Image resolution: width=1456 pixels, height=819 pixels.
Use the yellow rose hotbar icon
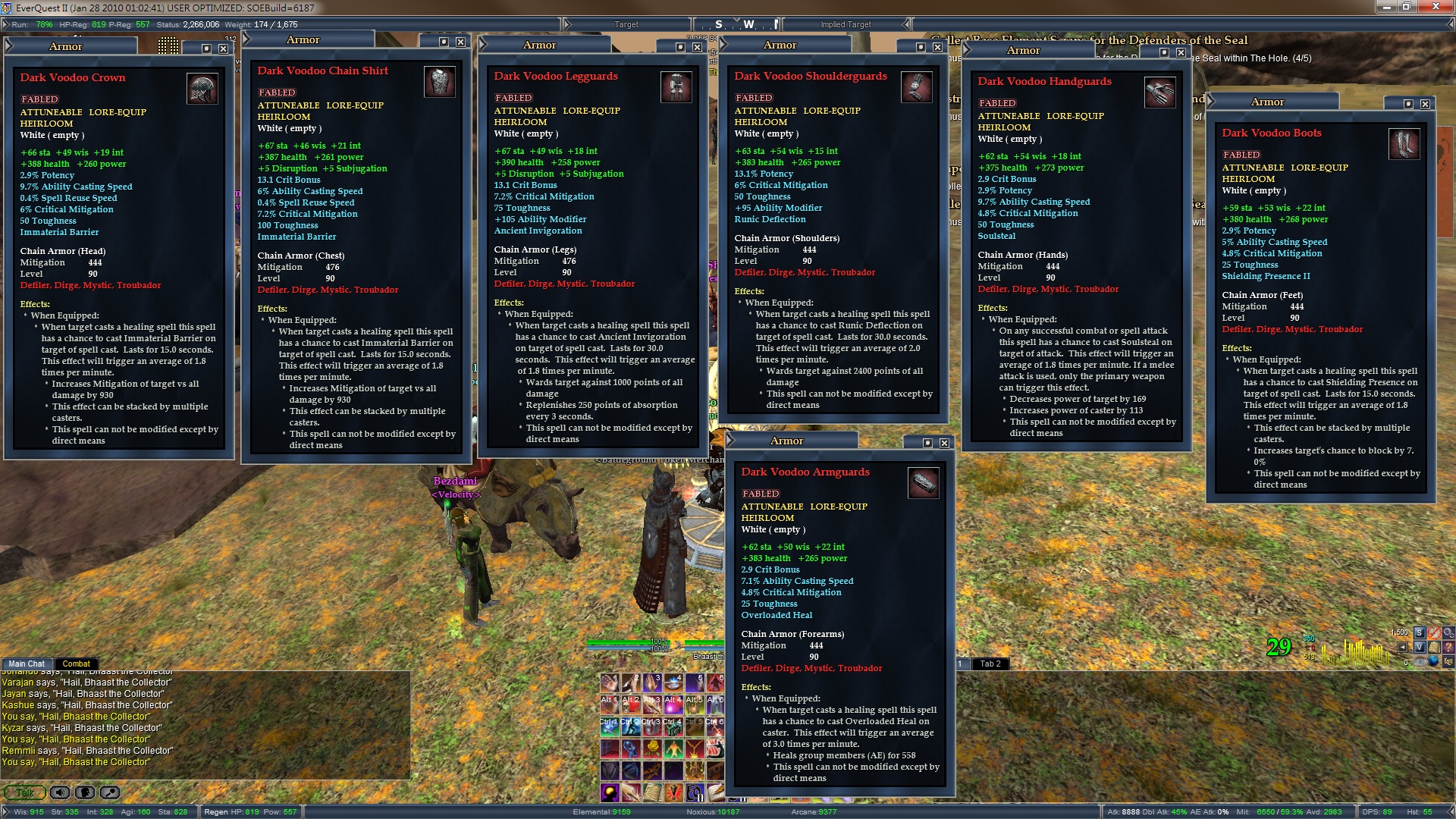click(x=652, y=748)
